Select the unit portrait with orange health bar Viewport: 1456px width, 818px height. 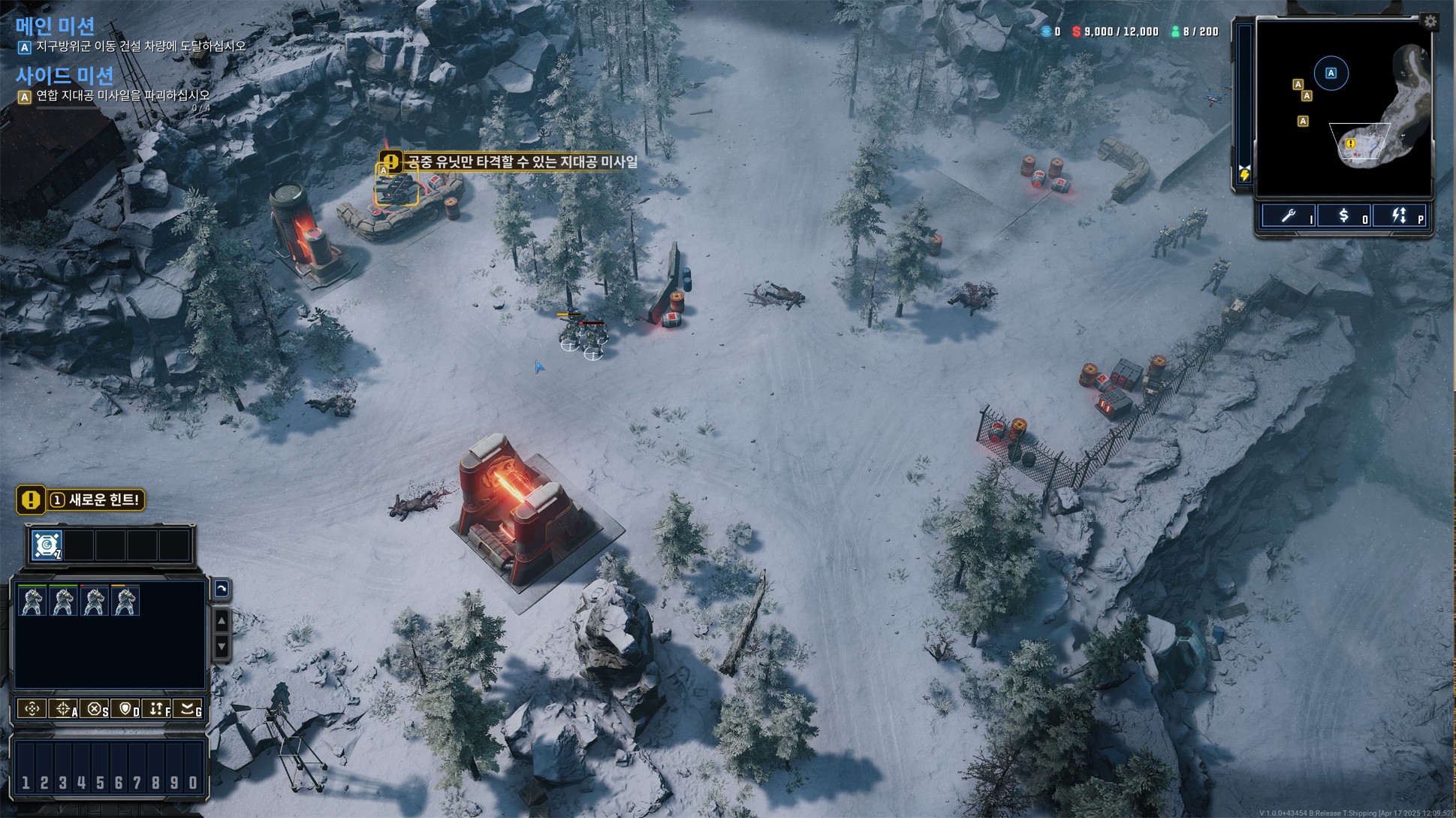point(125,601)
